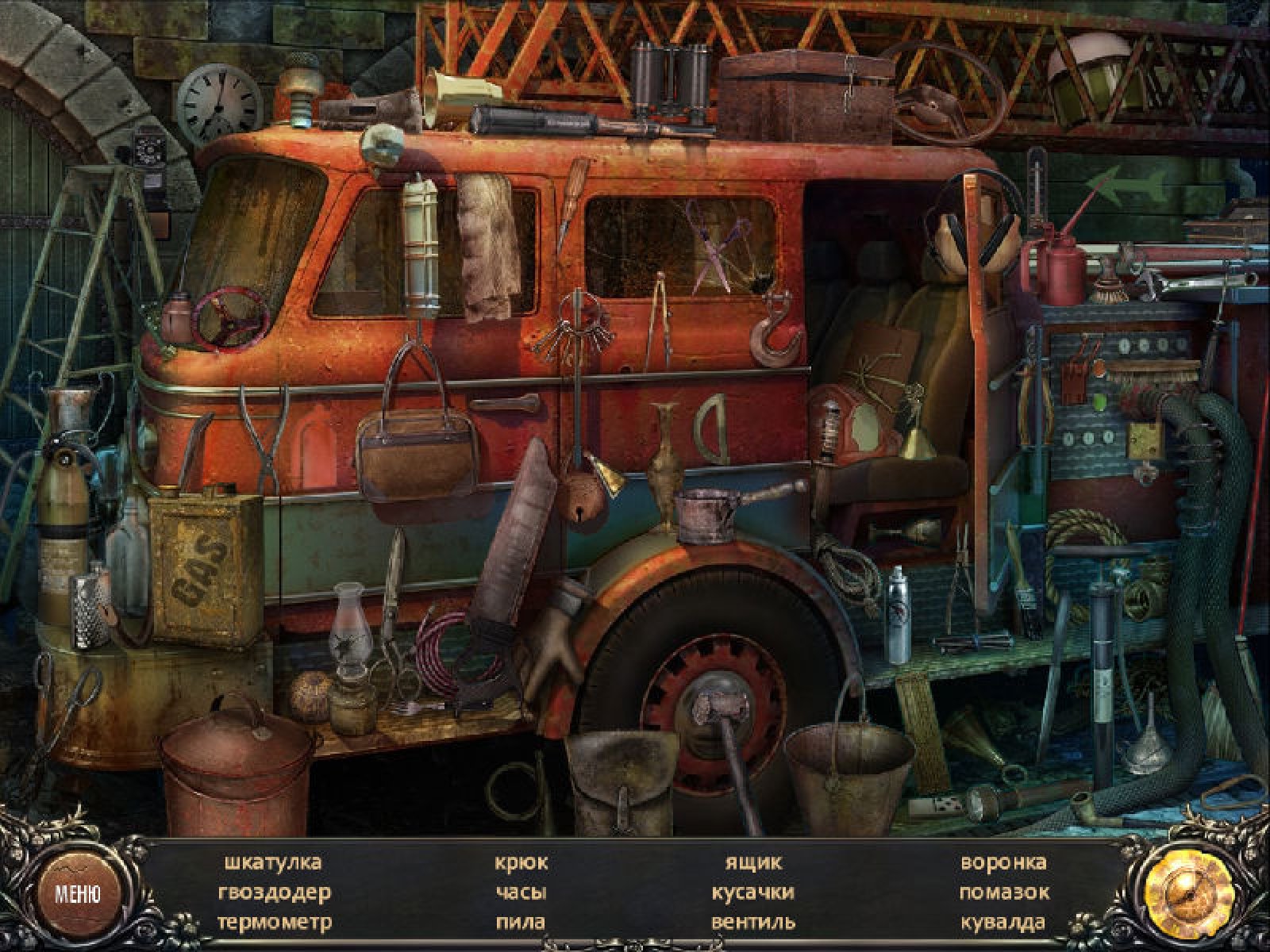Choose гвоздодер from the item list
The image size is (1270, 952).
(274, 892)
